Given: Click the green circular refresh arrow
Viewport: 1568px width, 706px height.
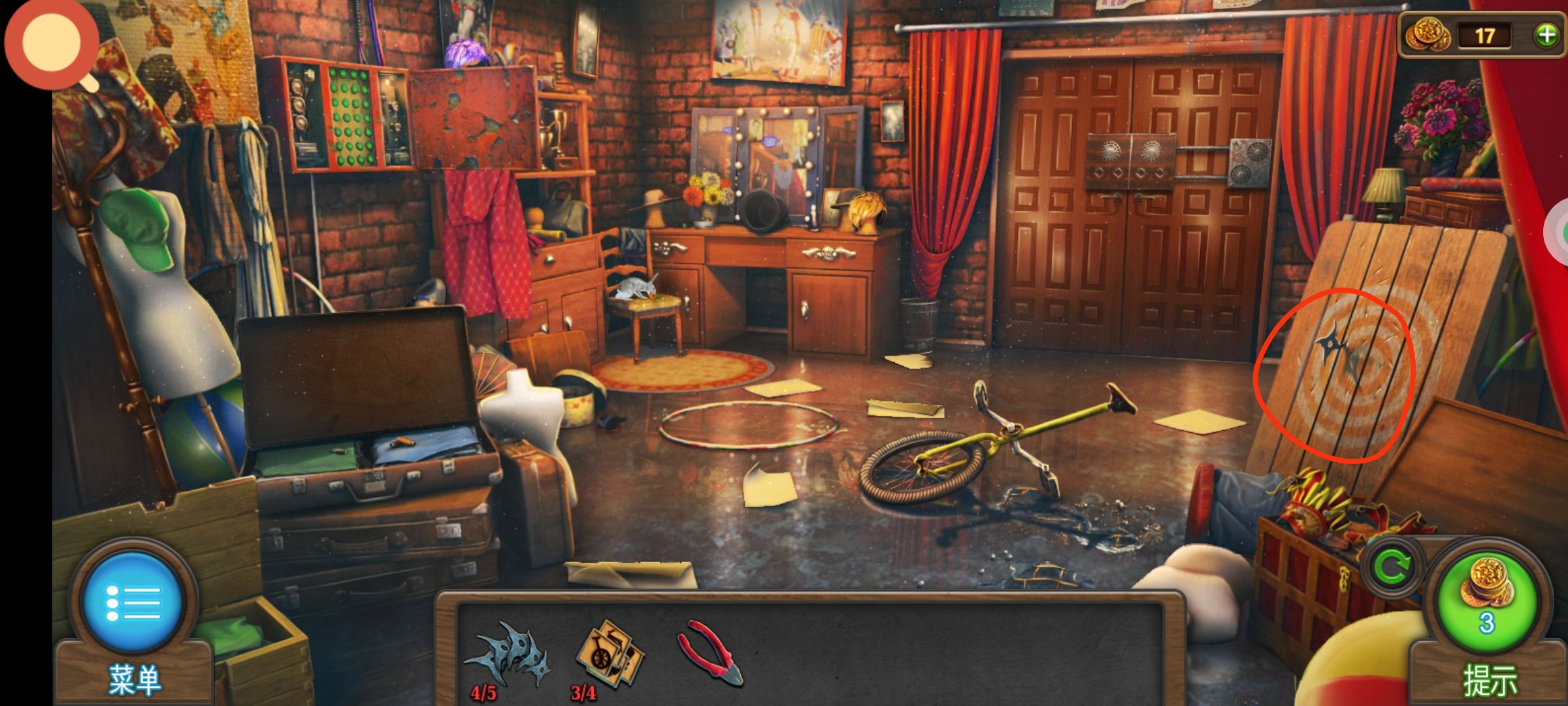Looking at the screenshot, I should pyautogui.click(x=1392, y=567).
